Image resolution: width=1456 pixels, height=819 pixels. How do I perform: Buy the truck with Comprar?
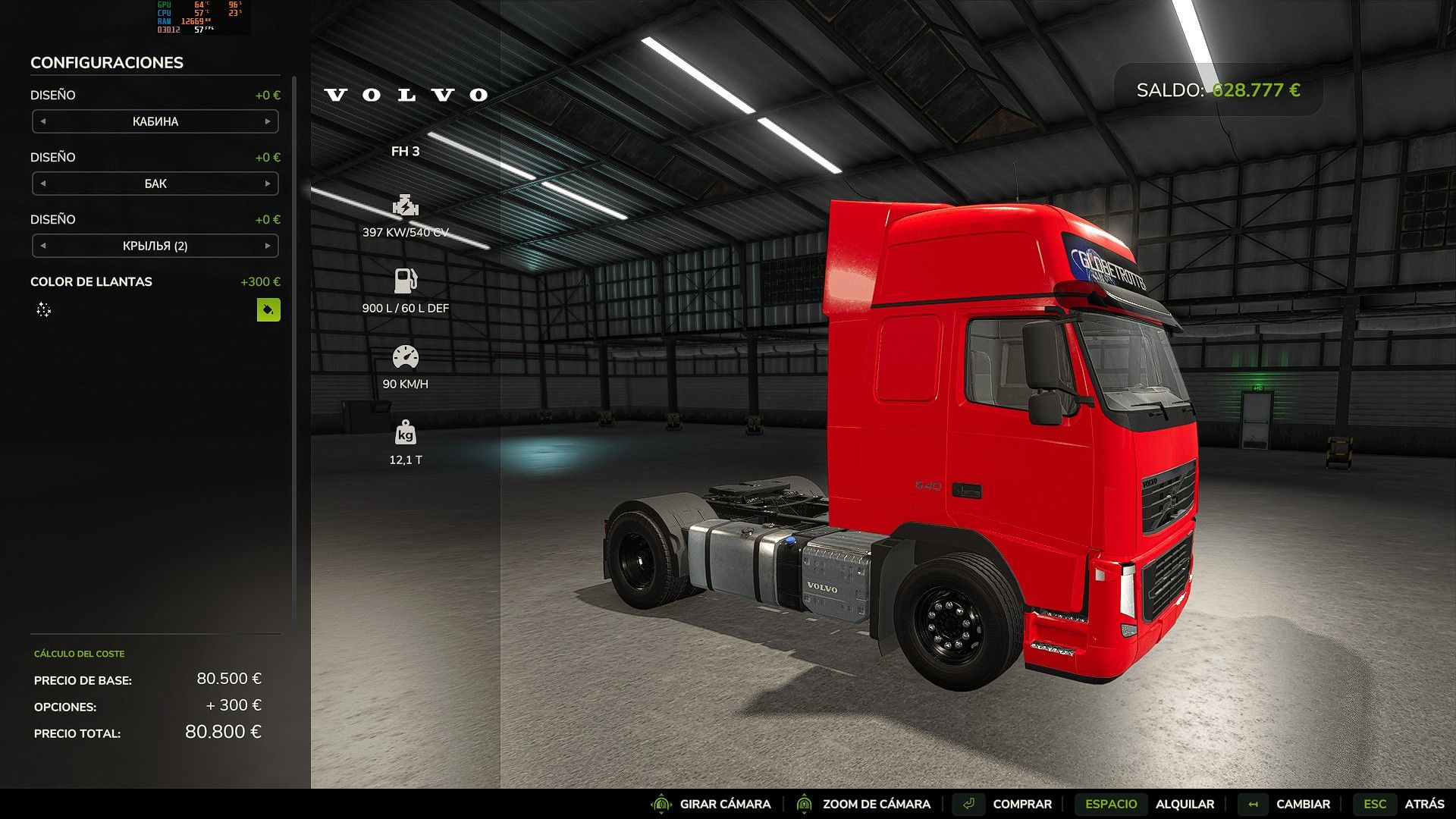tap(1021, 804)
